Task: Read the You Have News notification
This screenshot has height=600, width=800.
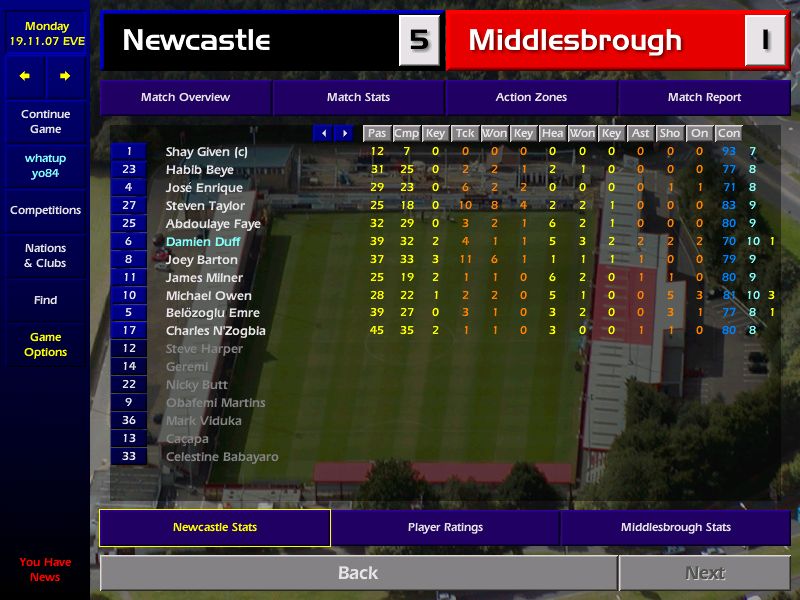Action: point(45,569)
